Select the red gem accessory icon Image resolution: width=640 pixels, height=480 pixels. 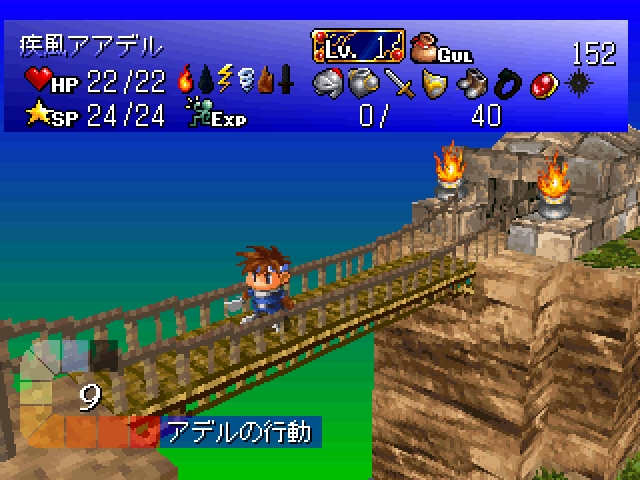pyautogui.click(x=543, y=82)
